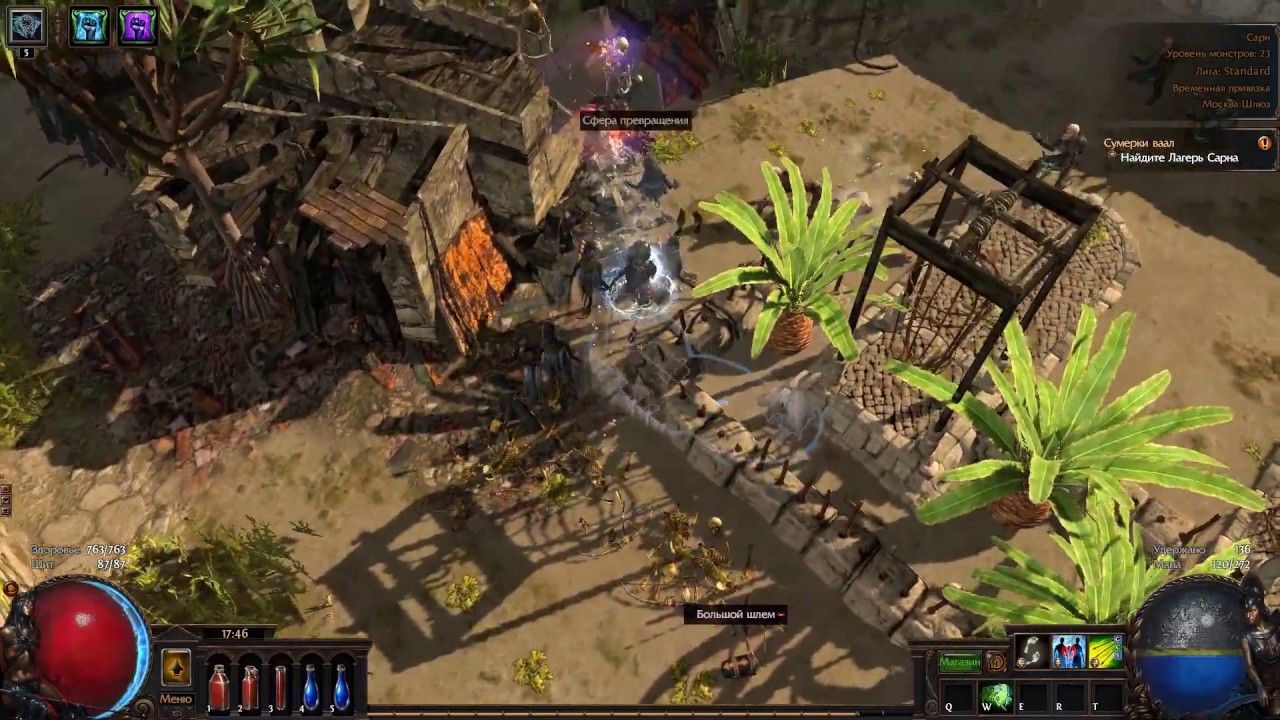Click the ghostly buff icon with 5 stacks
The image size is (1280, 720).
pyautogui.click(x=27, y=27)
